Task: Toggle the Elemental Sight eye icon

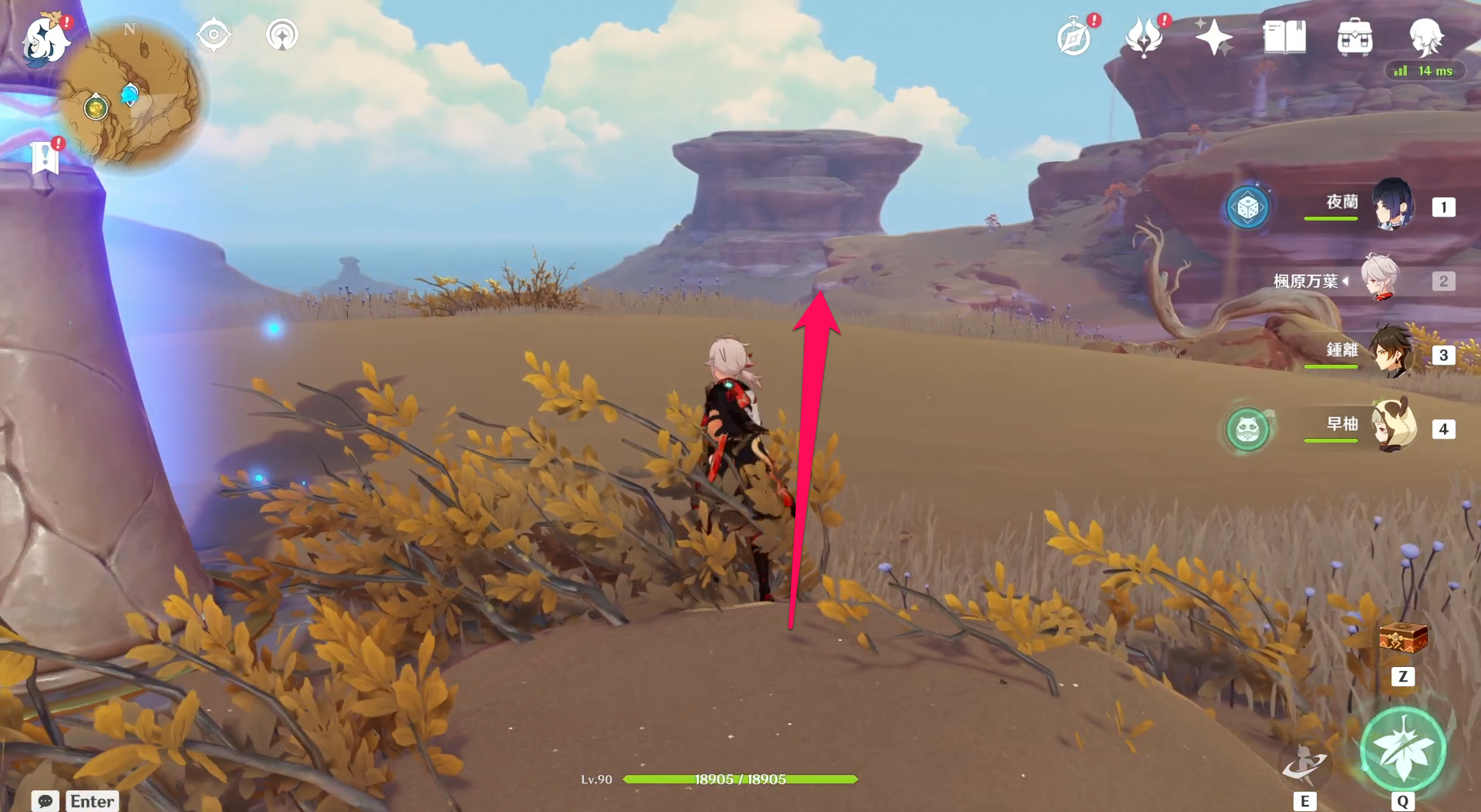Action: point(214,34)
